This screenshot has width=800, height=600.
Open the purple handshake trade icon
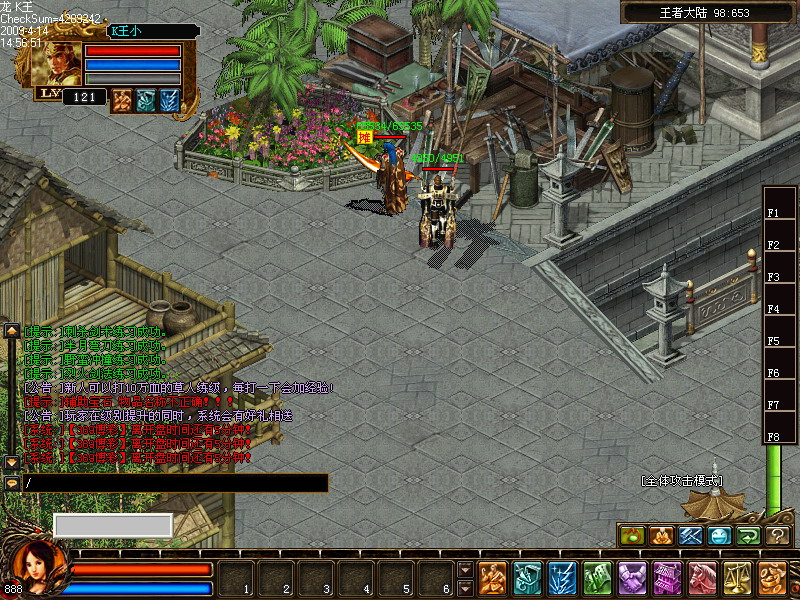[x=632, y=577]
